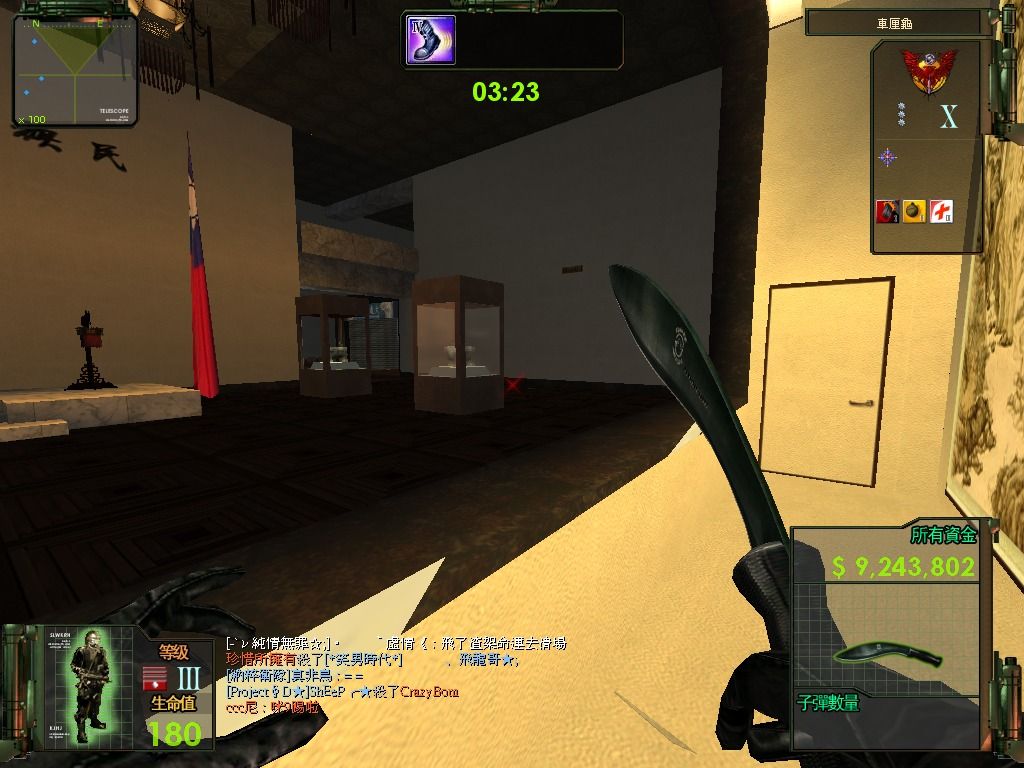This screenshot has width=1024, height=768.
Task: Select the grenade item icon
Action: (x=913, y=211)
